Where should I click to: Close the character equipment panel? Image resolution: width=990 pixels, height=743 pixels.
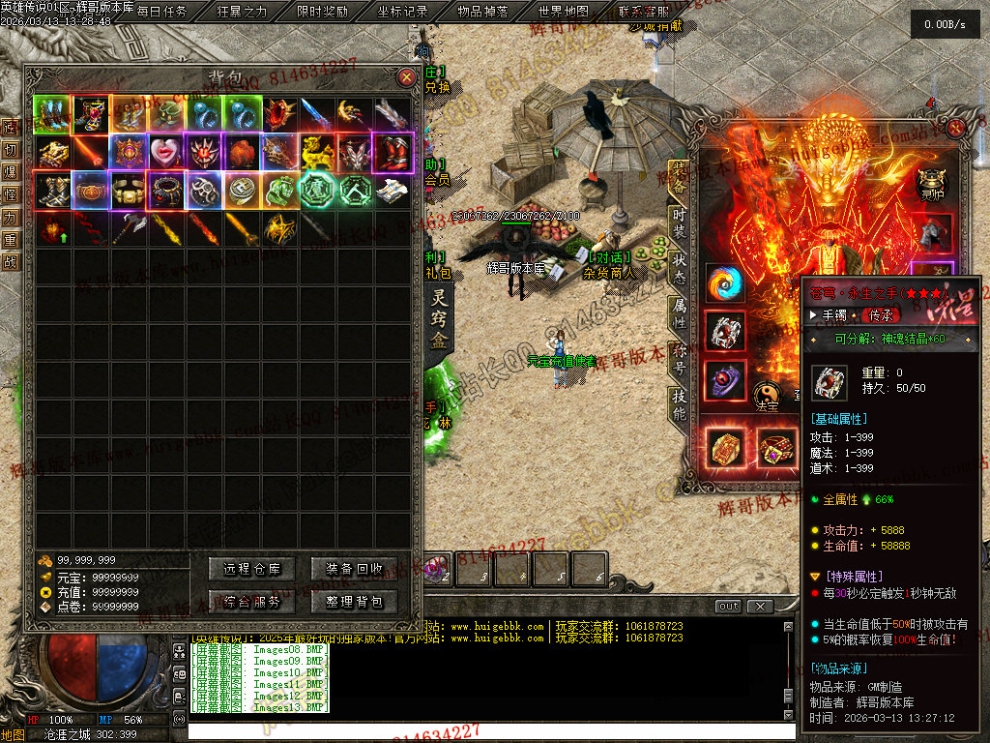point(956,127)
